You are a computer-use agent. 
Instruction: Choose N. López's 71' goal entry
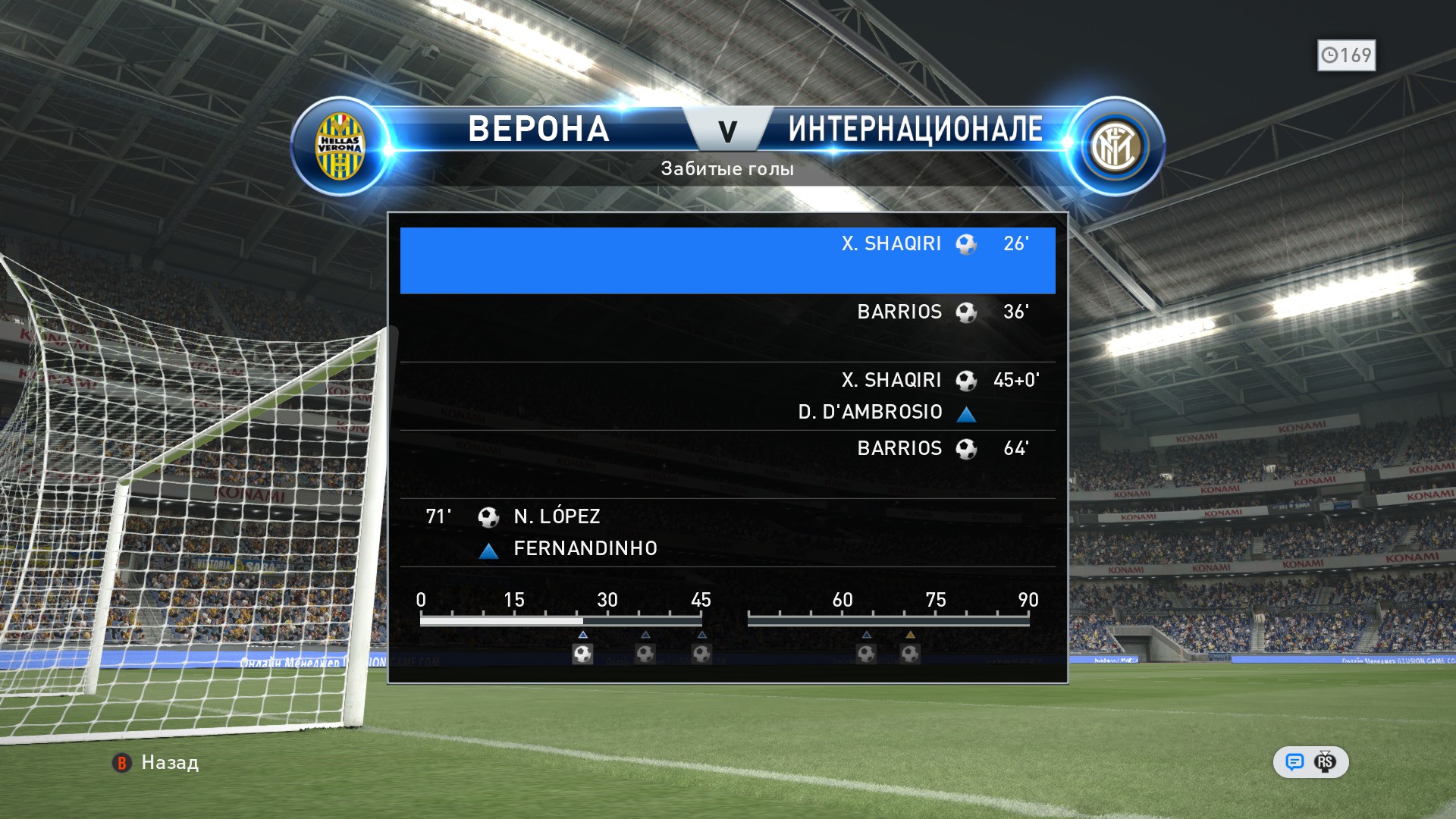click(x=727, y=532)
